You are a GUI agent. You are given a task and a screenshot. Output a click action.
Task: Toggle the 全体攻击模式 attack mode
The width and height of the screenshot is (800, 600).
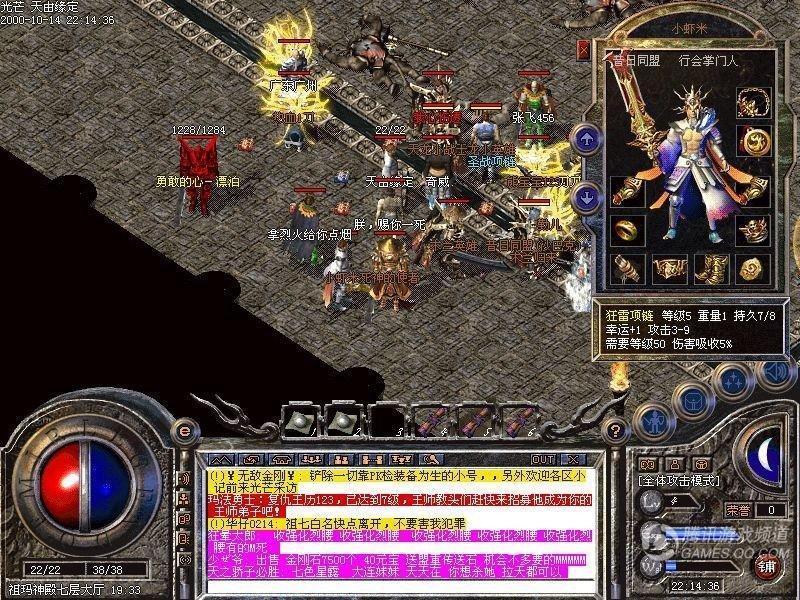click(685, 481)
